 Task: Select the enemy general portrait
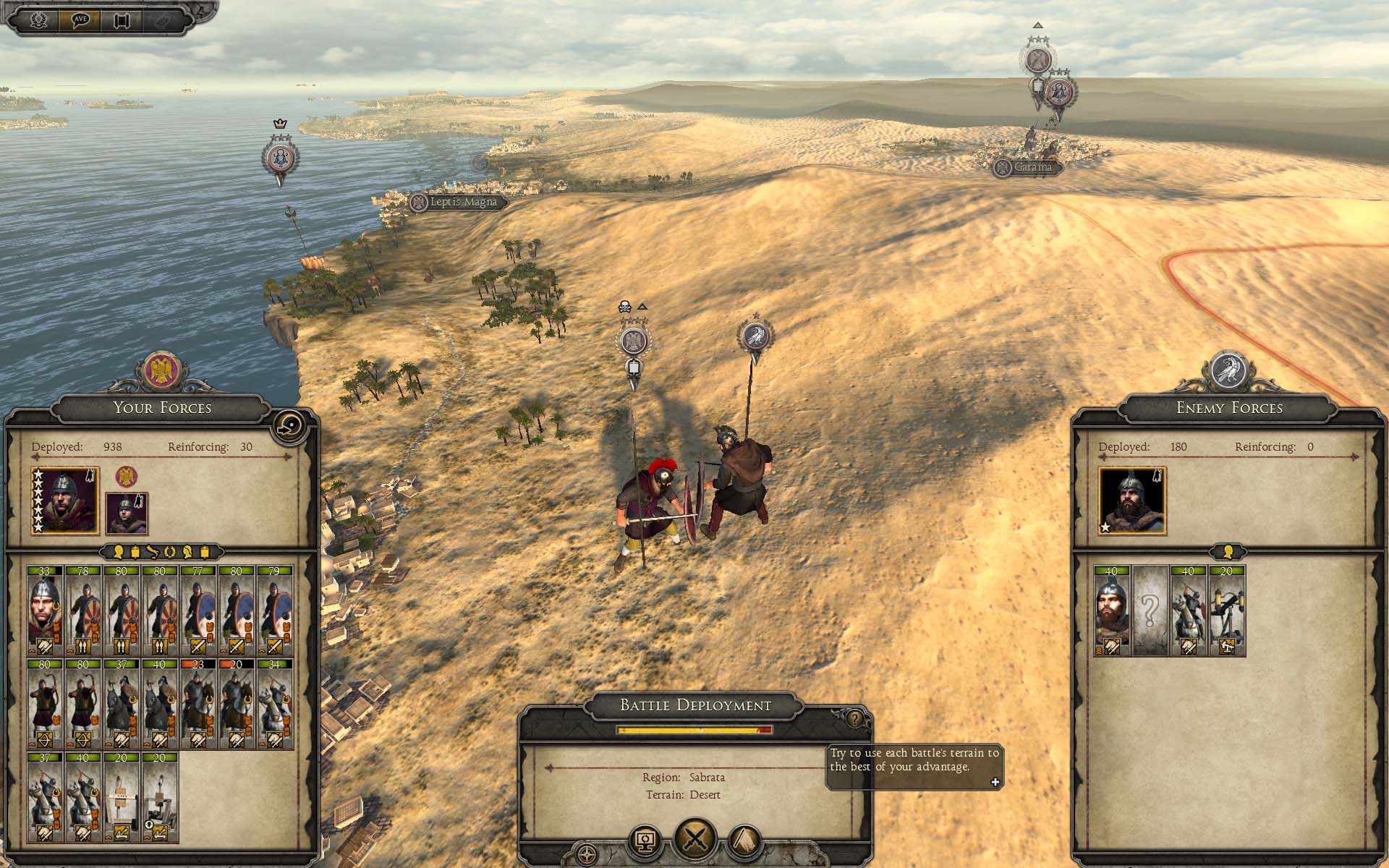point(1132,501)
